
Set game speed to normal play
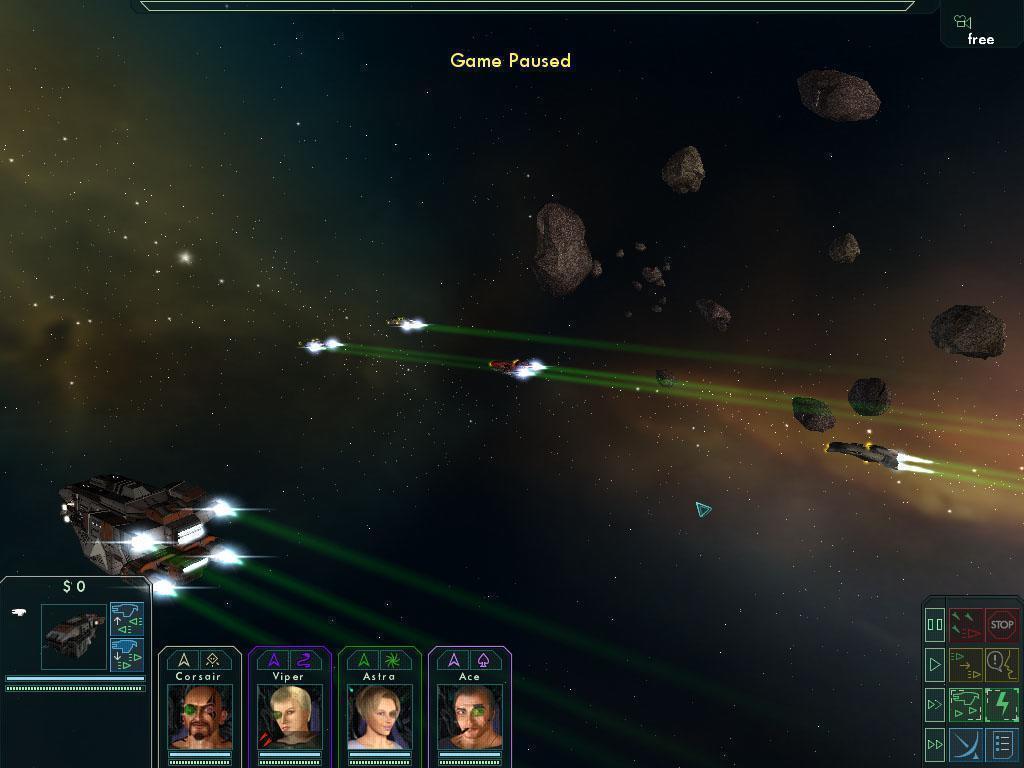935,664
